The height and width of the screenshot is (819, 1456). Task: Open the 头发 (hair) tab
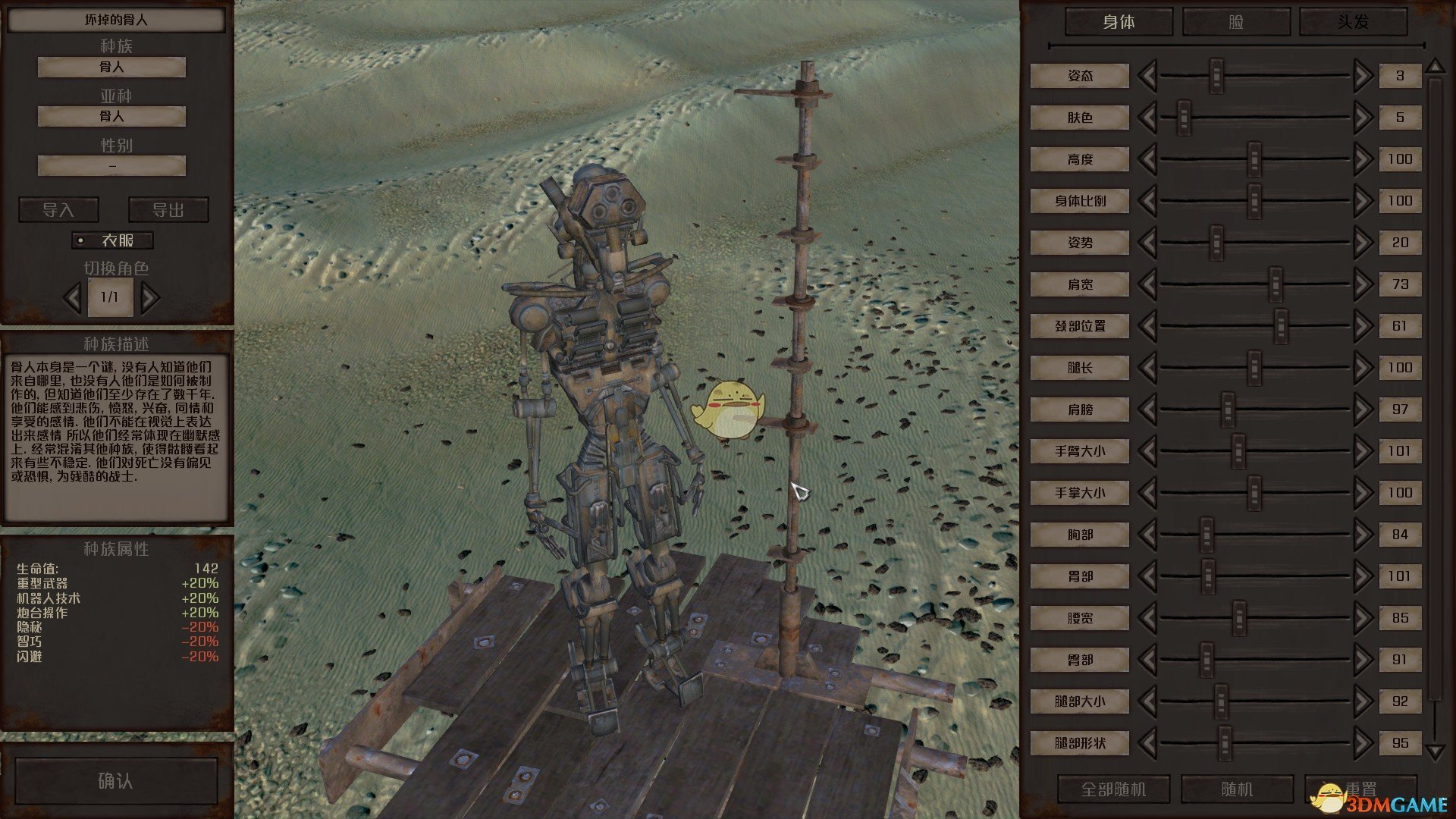1353,21
